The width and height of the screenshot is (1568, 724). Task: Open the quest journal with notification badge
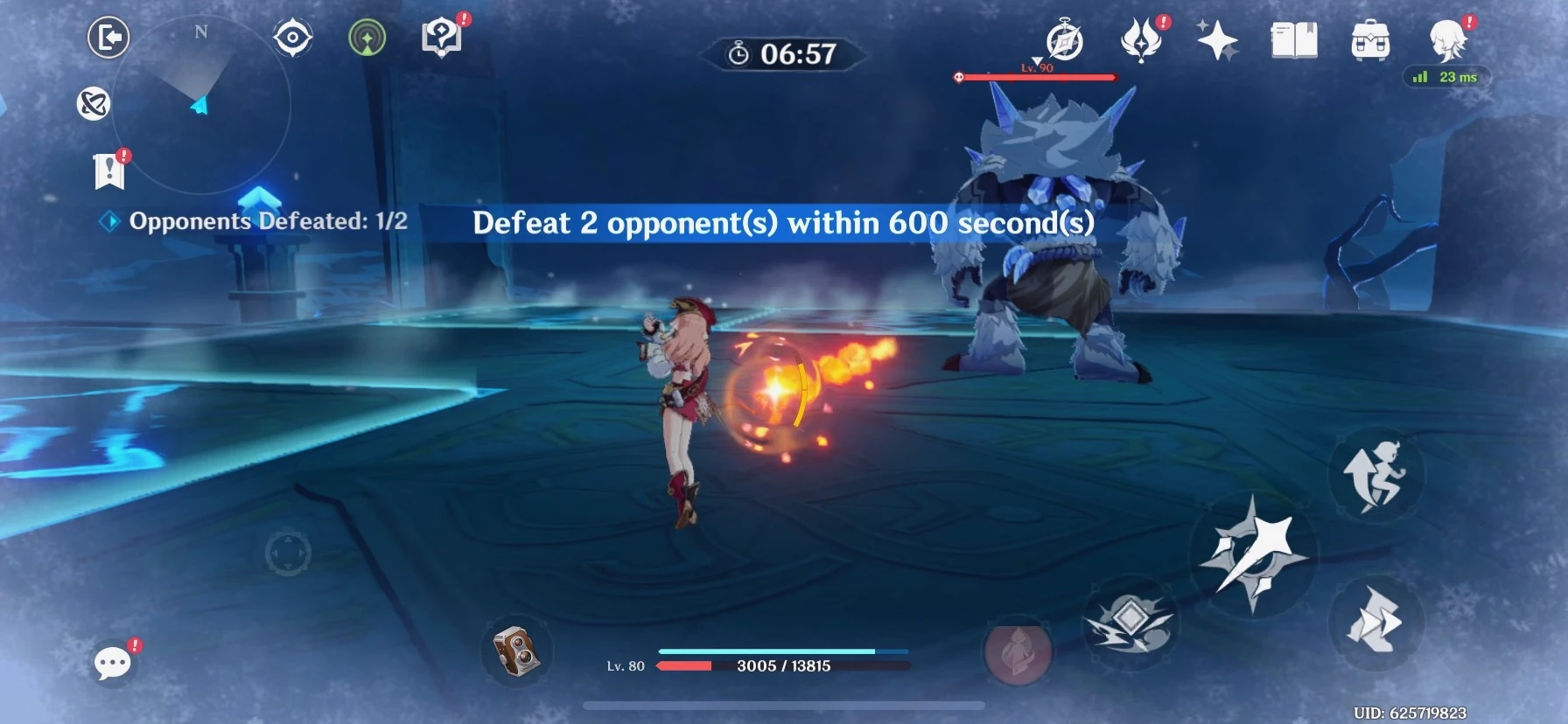tap(108, 169)
